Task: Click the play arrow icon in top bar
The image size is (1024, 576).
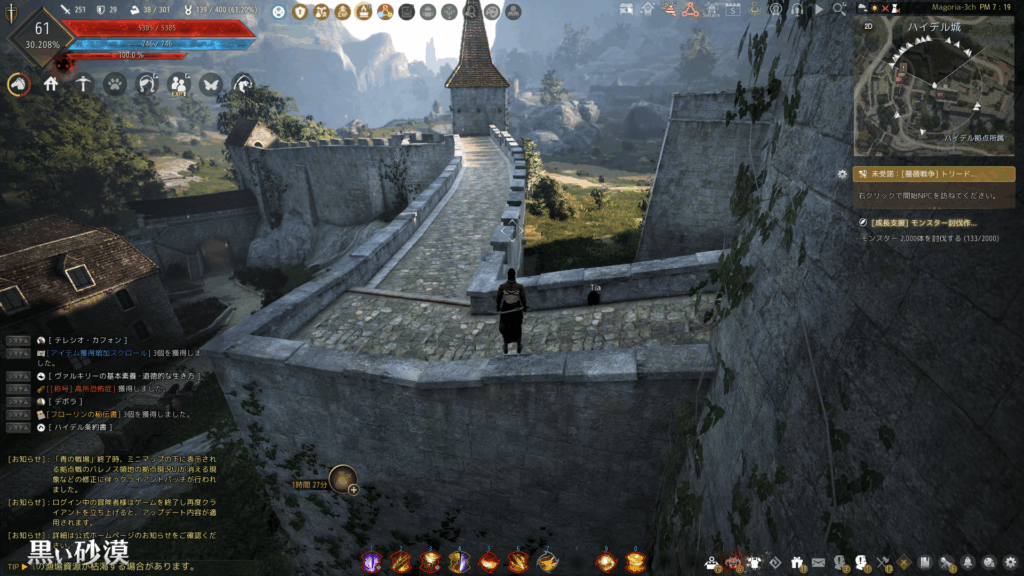Action: [x=818, y=9]
